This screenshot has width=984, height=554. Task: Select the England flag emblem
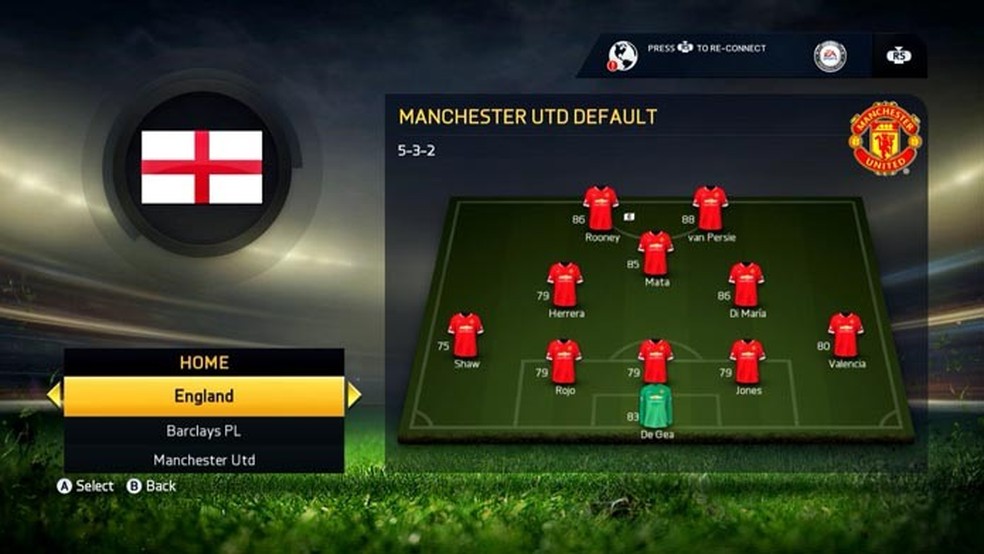pos(202,167)
